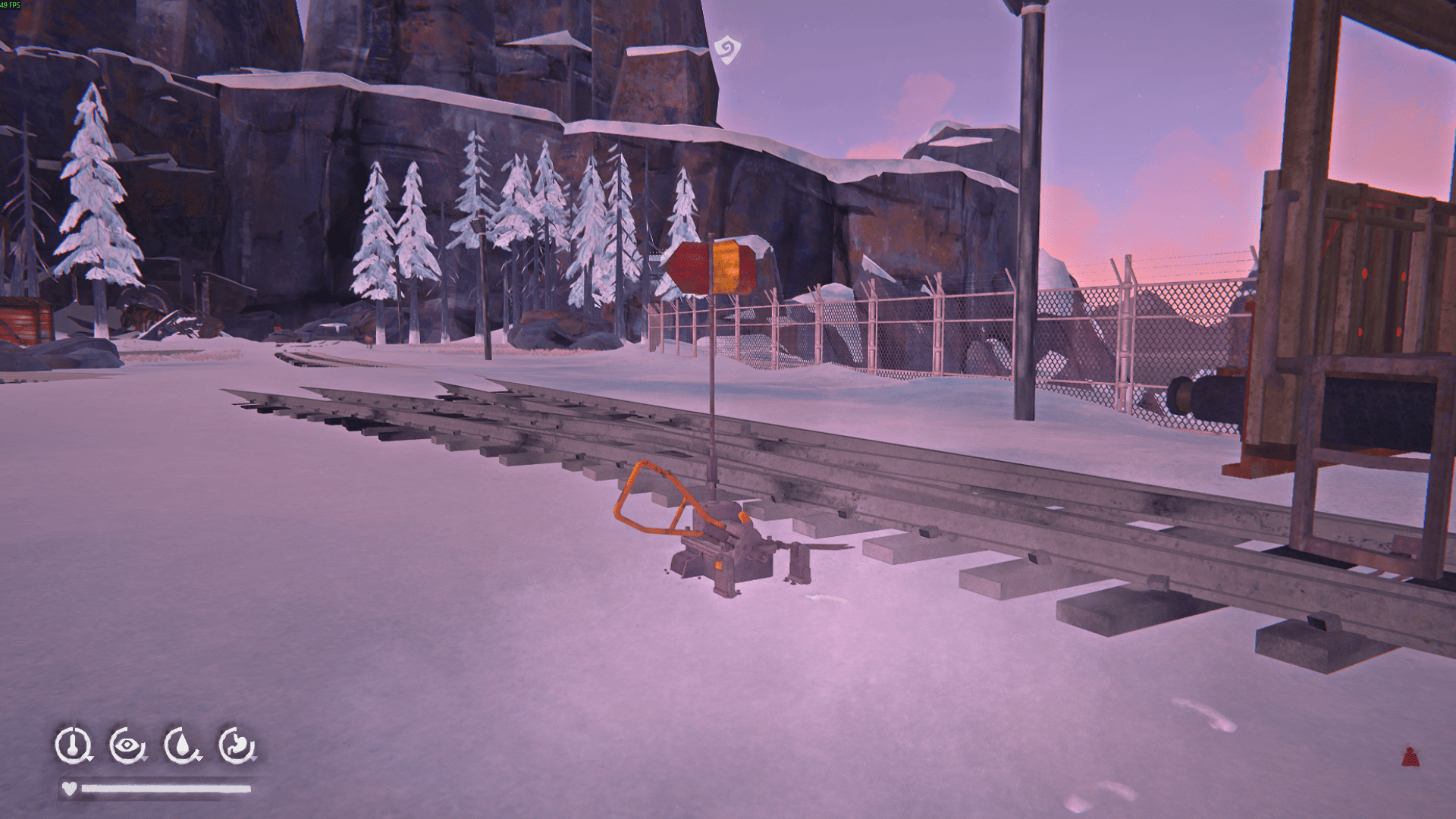Click the red encumbrance weight icon
Image resolution: width=1456 pixels, height=819 pixels.
click(1410, 756)
